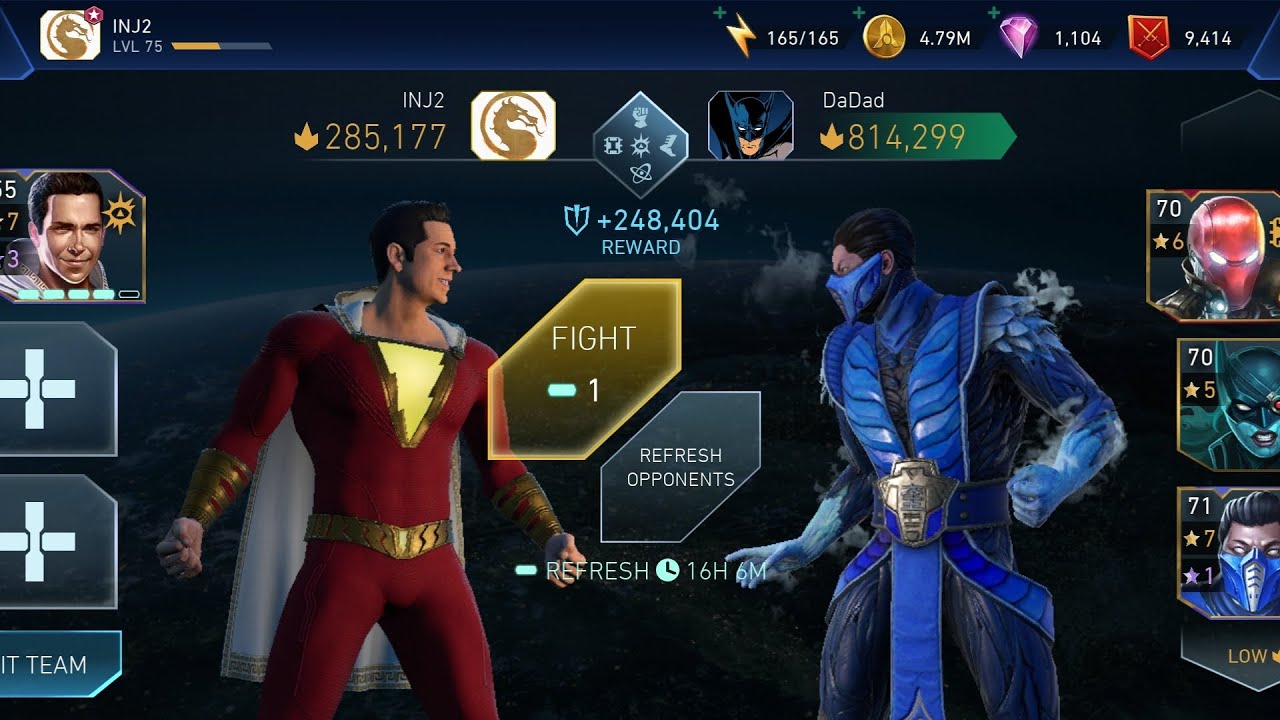The image size is (1280, 720).
Task: Open the INJ2 dragon emblem beside team power
Action: pos(513,126)
